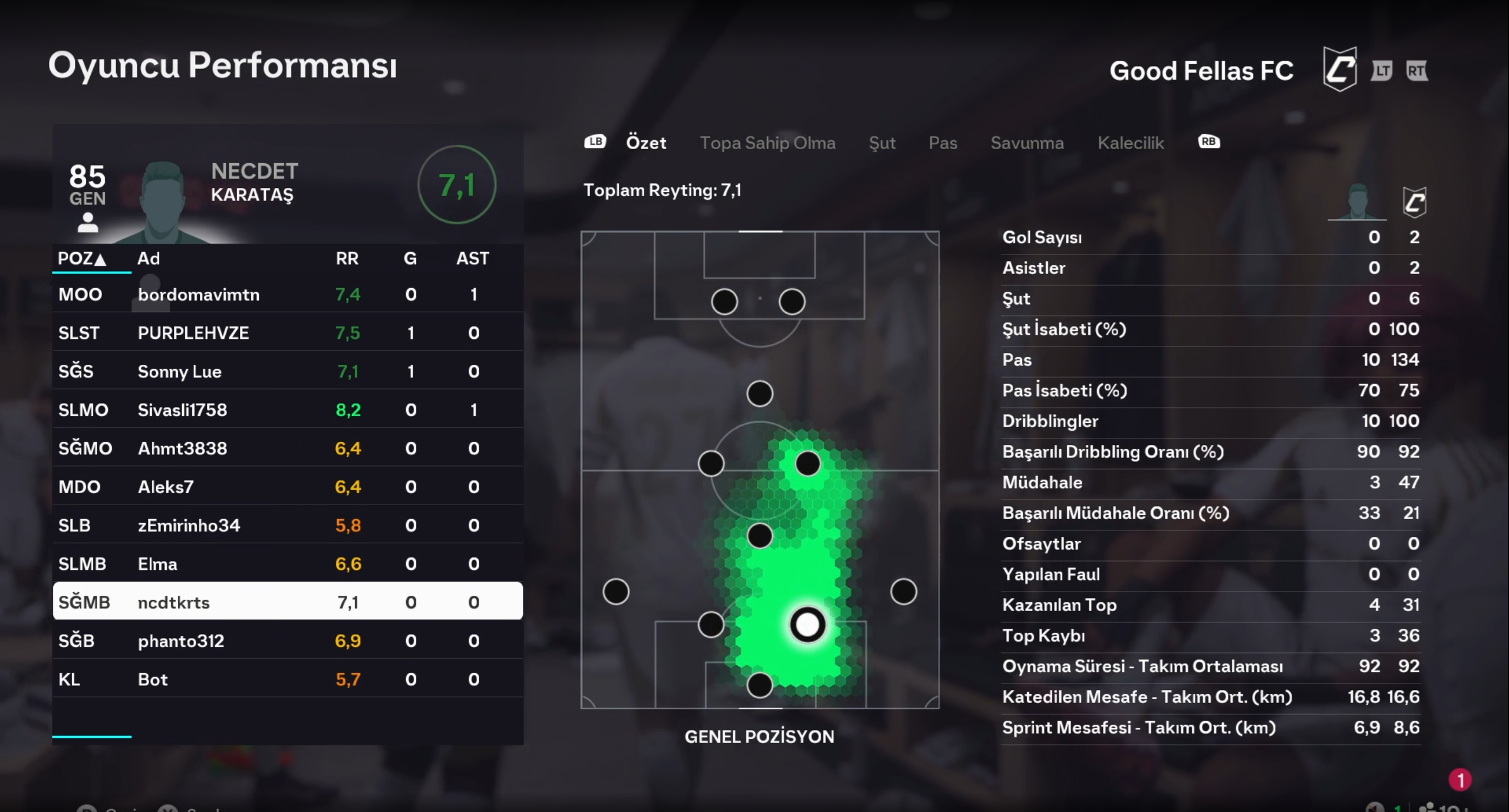The width and height of the screenshot is (1509, 812).
Task: Select Sonny Lue's row
Action: (x=288, y=371)
